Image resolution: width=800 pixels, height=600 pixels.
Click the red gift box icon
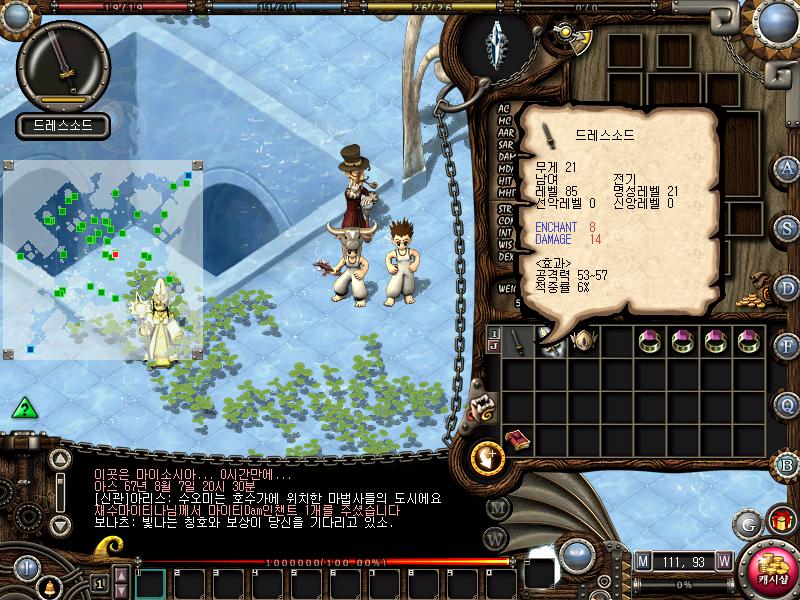click(x=780, y=521)
